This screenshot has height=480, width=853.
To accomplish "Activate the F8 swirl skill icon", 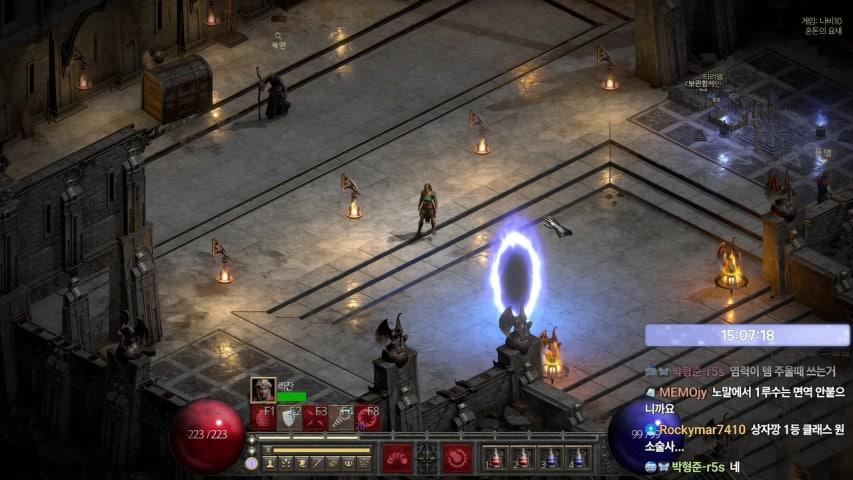I will [x=368, y=417].
